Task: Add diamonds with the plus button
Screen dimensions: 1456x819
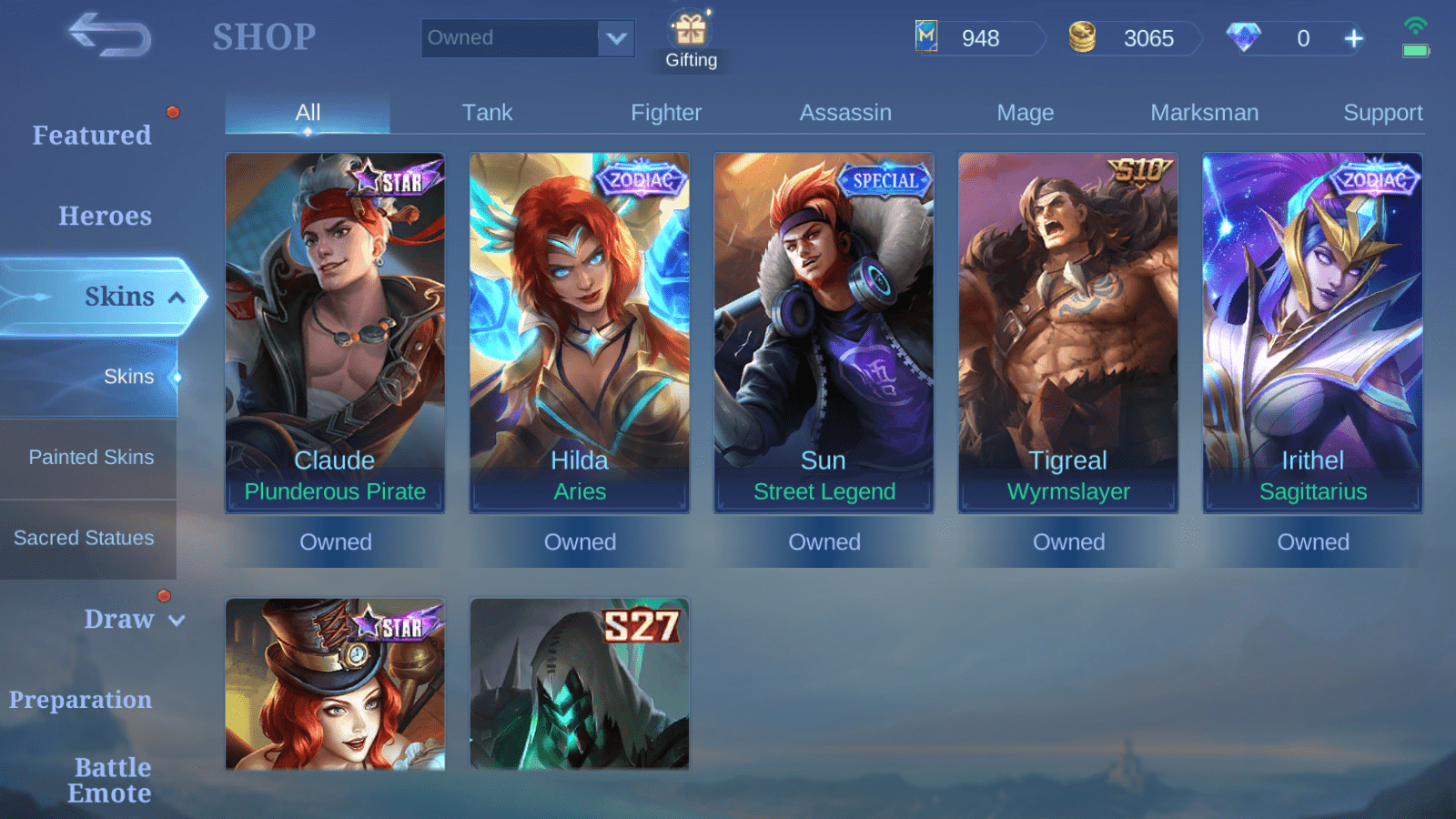Action: [x=1354, y=38]
